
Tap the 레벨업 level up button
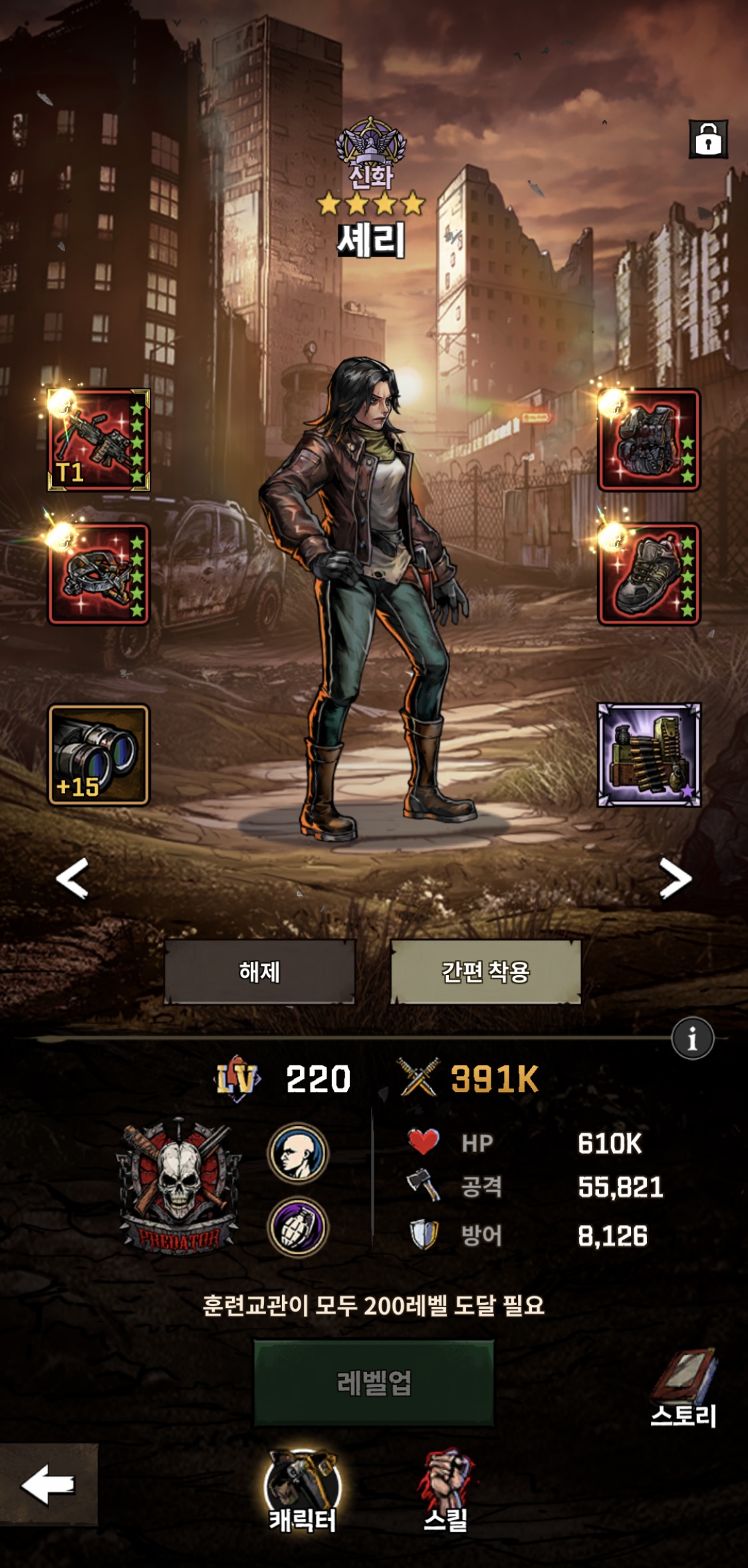(x=374, y=1383)
